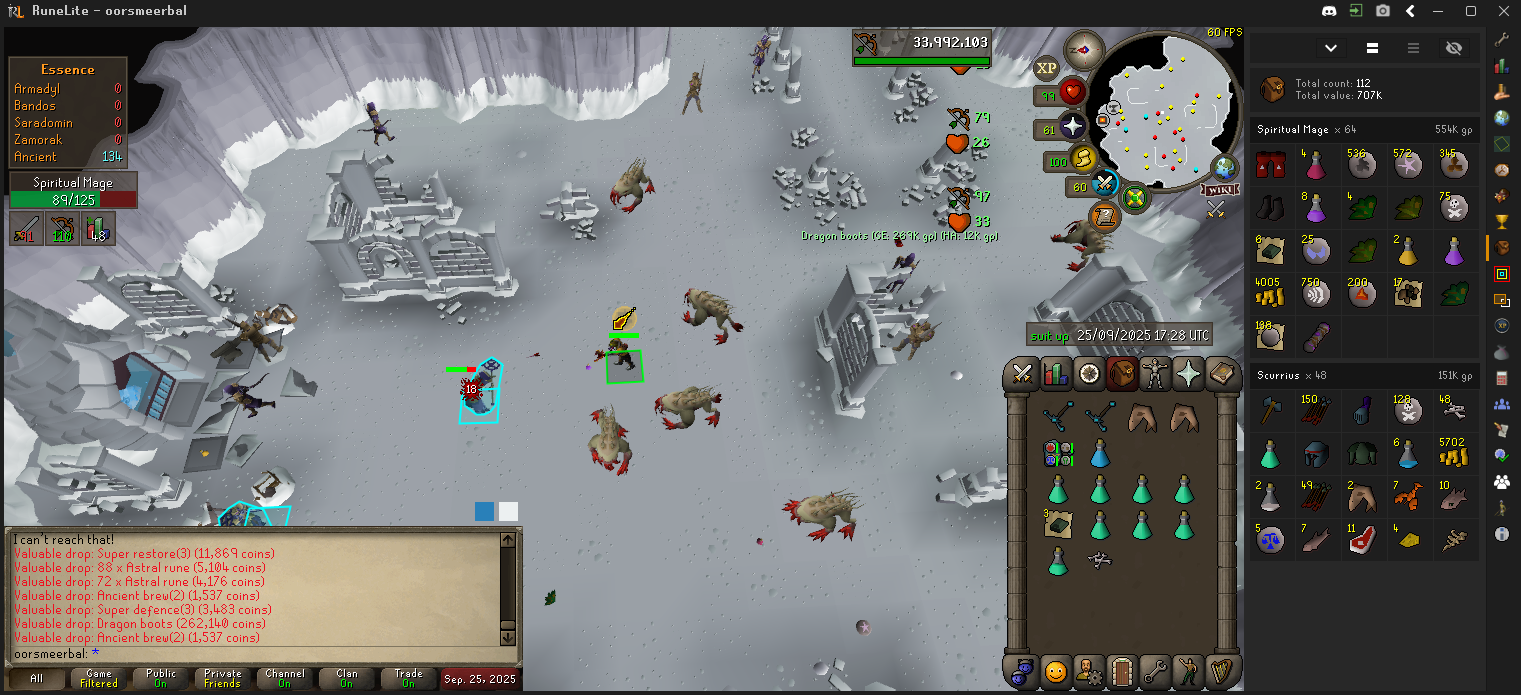The height and width of the screenshot is (695, 1521).
Task: Toggle the XP drops orb
Action: 1046,68
